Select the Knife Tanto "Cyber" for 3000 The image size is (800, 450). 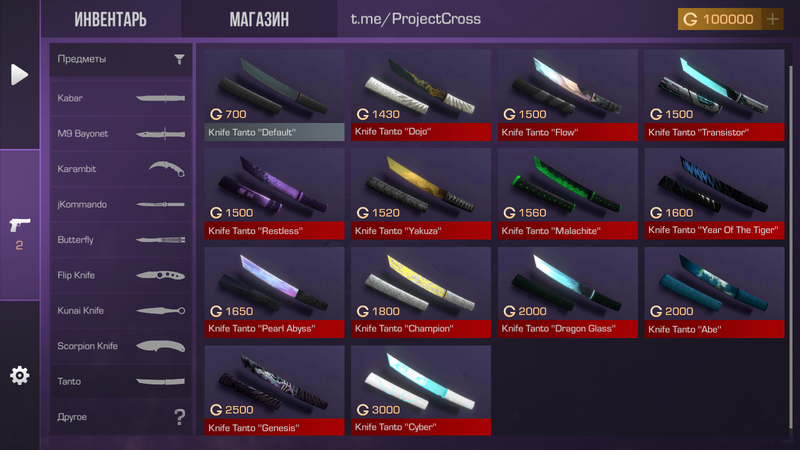[x=421, y=389]
